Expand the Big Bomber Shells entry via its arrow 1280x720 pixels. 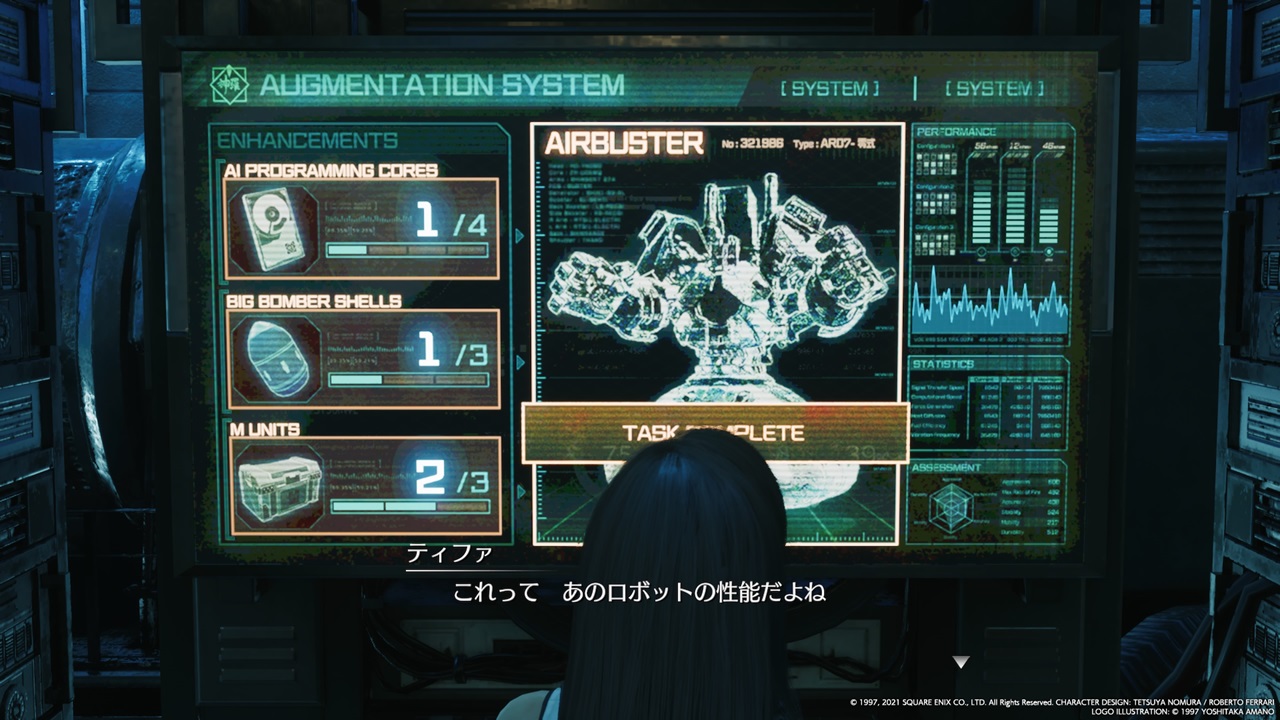[518, 362]
